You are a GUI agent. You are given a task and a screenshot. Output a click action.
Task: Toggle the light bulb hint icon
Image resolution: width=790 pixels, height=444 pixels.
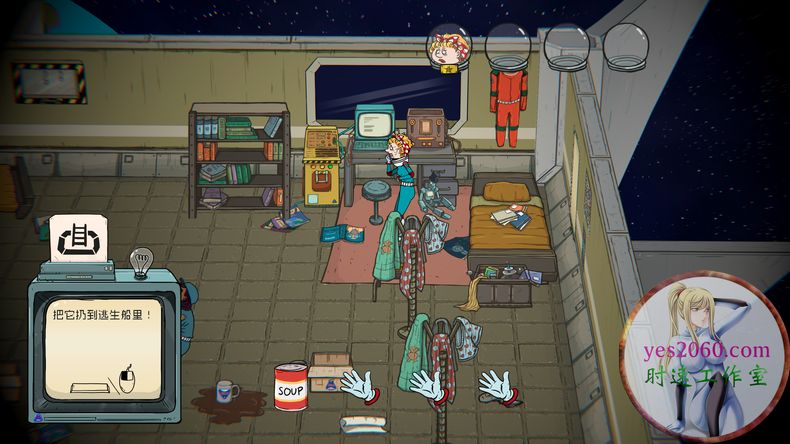(x=141, y=261)
